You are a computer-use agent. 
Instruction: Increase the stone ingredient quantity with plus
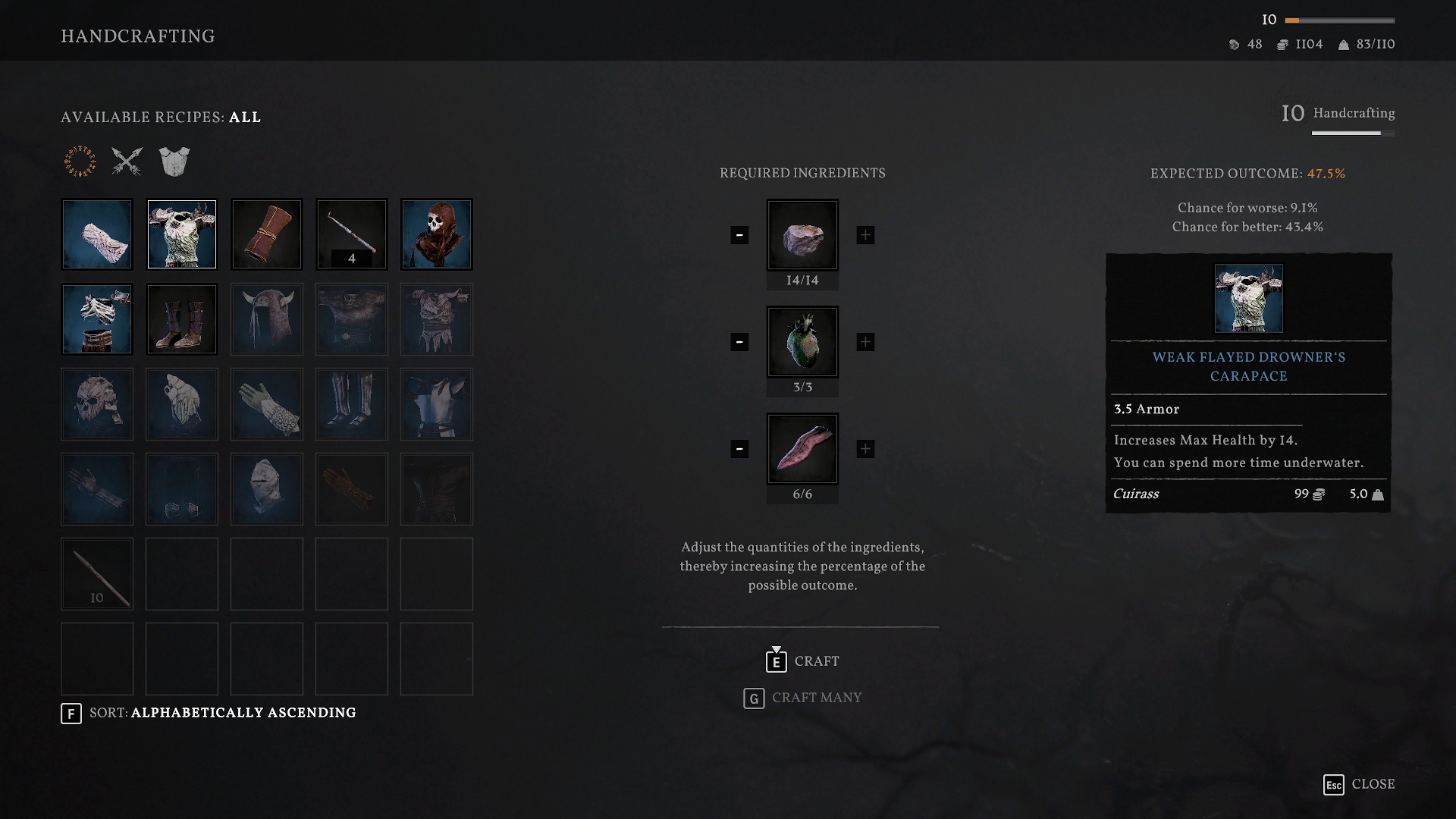[x=865, y=236]
